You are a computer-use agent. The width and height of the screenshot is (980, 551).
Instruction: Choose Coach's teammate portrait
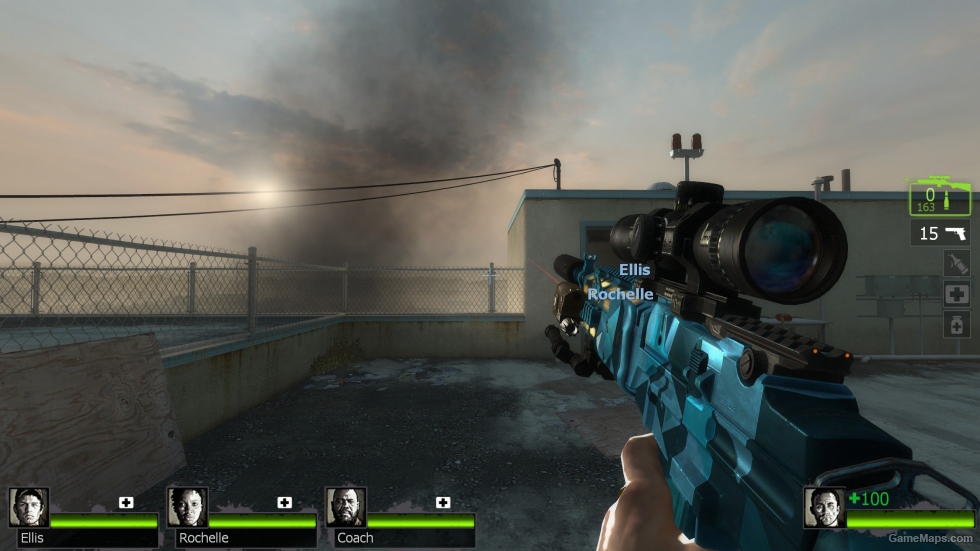(x=345, y=507)
